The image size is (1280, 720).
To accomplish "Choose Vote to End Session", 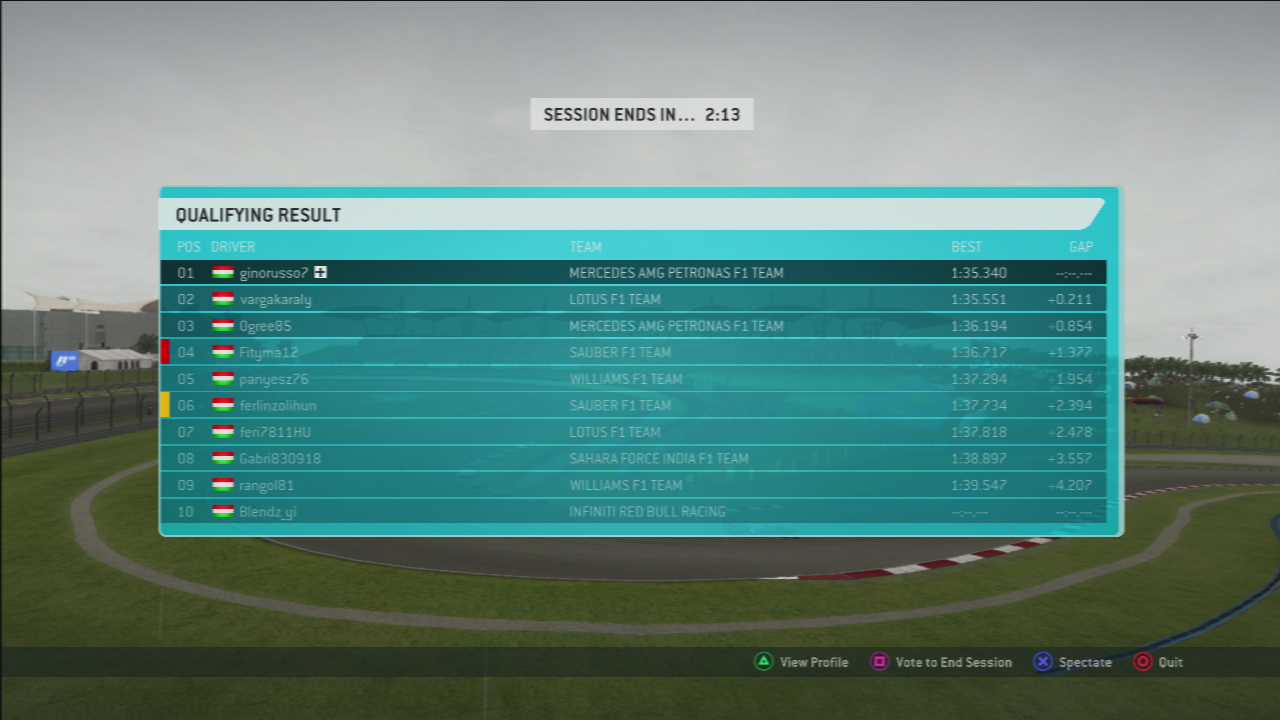I will (x=941, y=662).
